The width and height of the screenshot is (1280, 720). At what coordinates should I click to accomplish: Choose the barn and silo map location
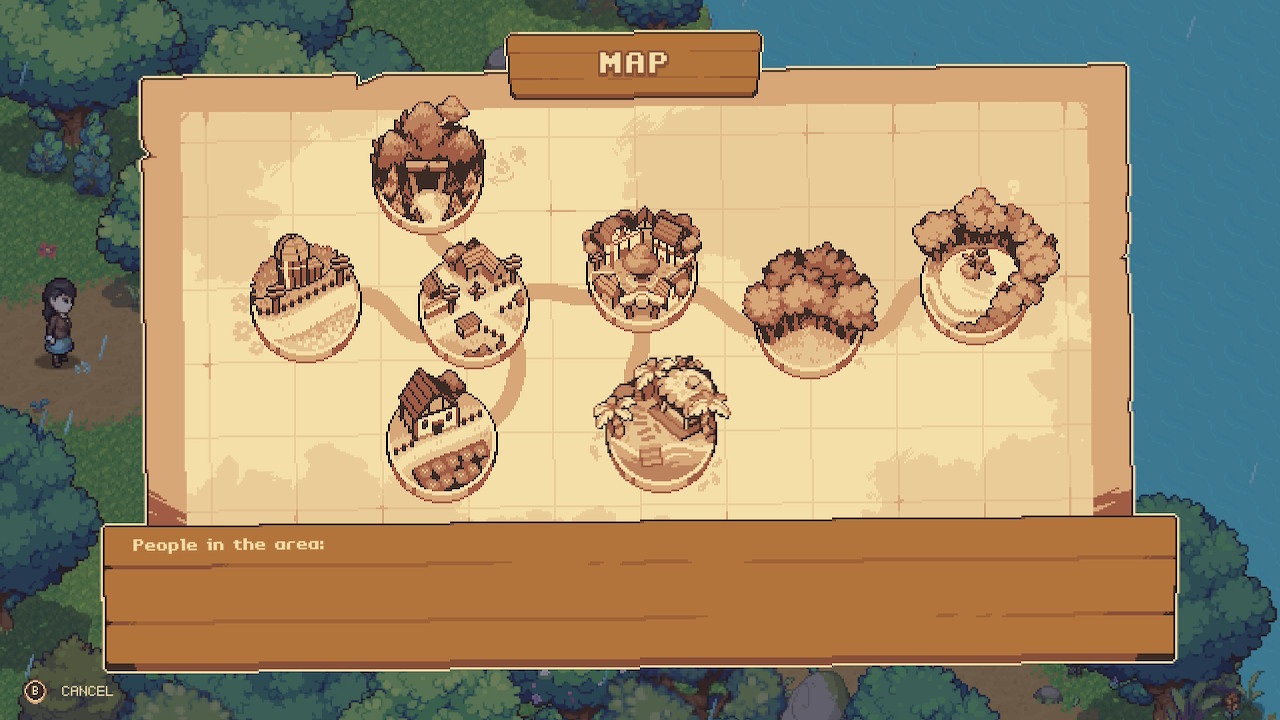(304, 297)
